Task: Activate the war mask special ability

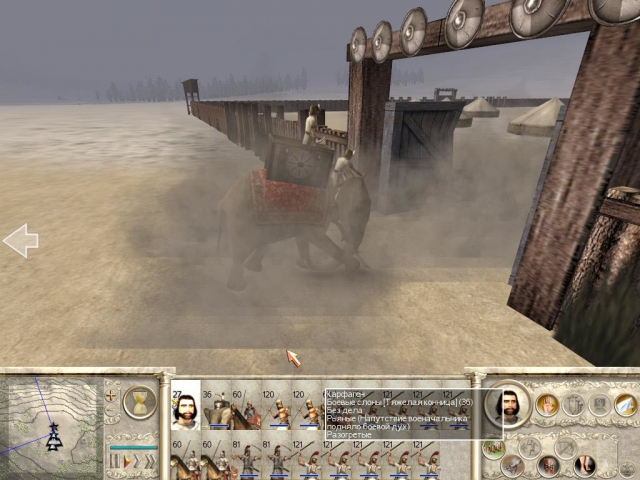Action: tap(548, 465)
